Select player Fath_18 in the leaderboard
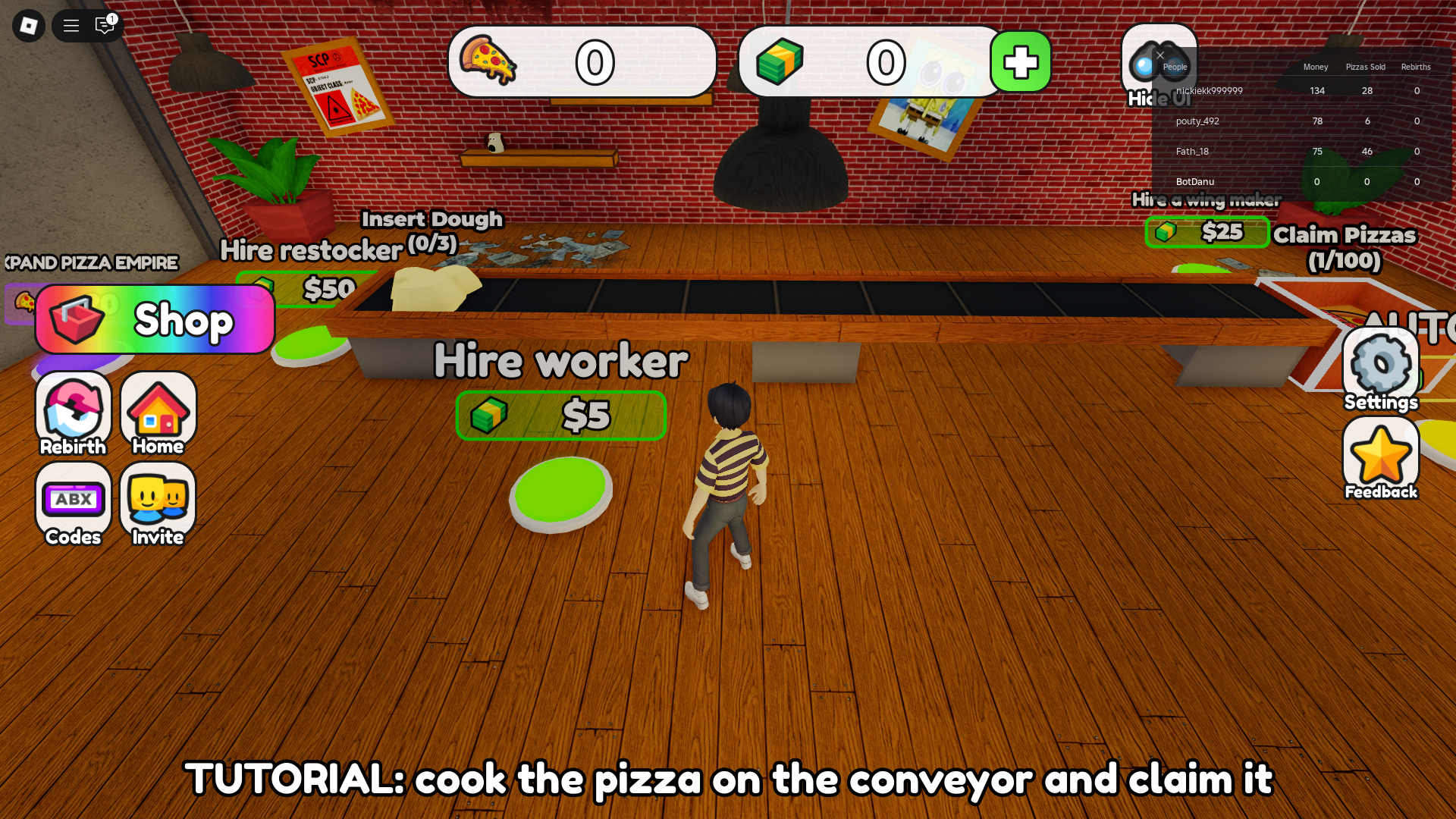 click(1192, 152)
